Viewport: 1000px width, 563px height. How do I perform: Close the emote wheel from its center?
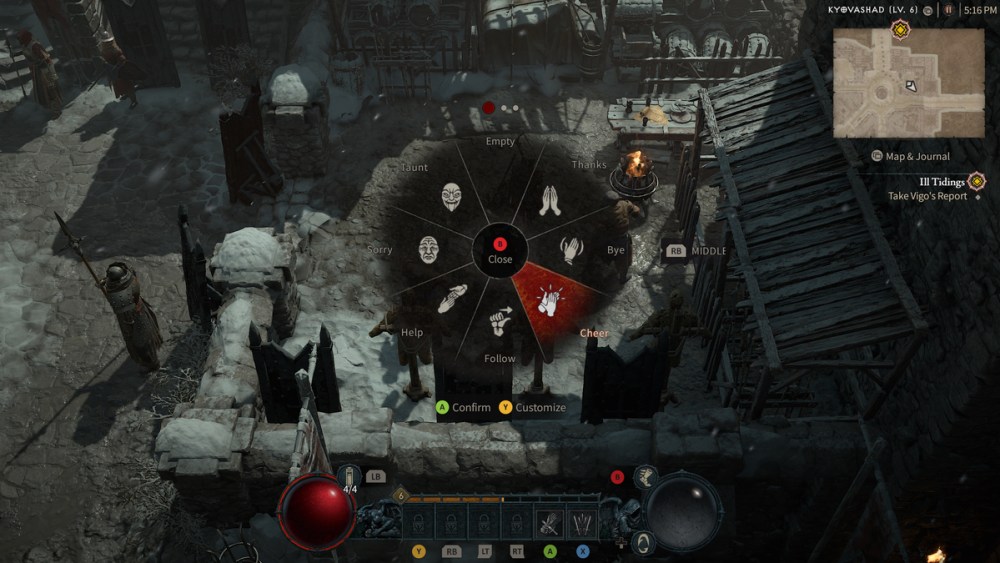click(500, 249)
